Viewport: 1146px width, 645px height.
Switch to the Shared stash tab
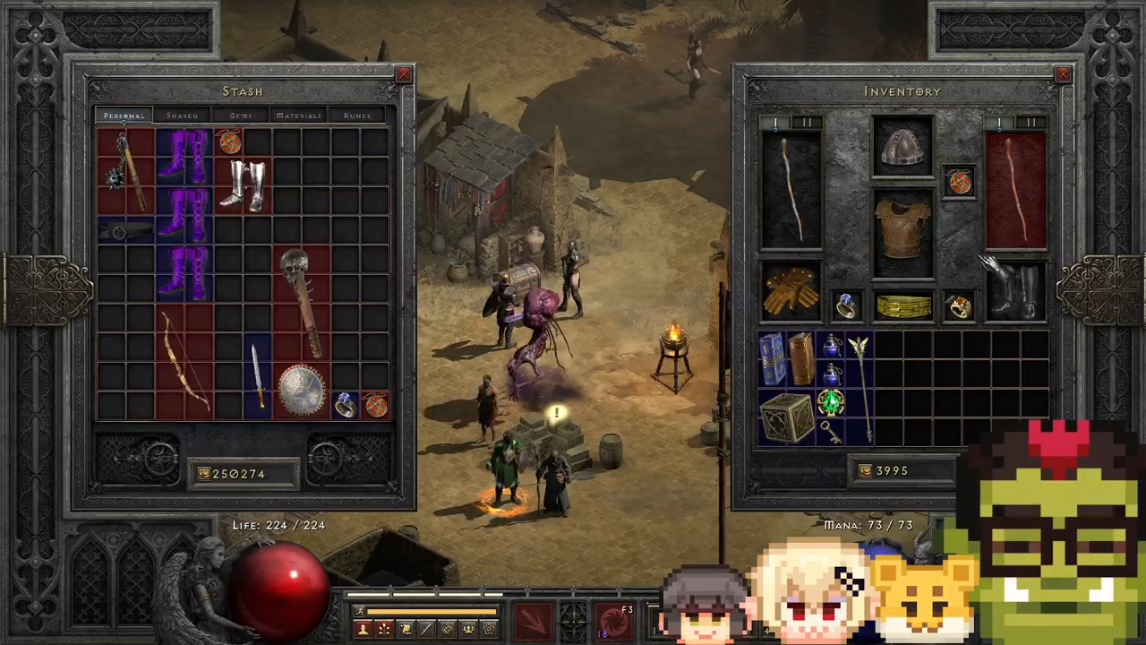coord(182,116)
